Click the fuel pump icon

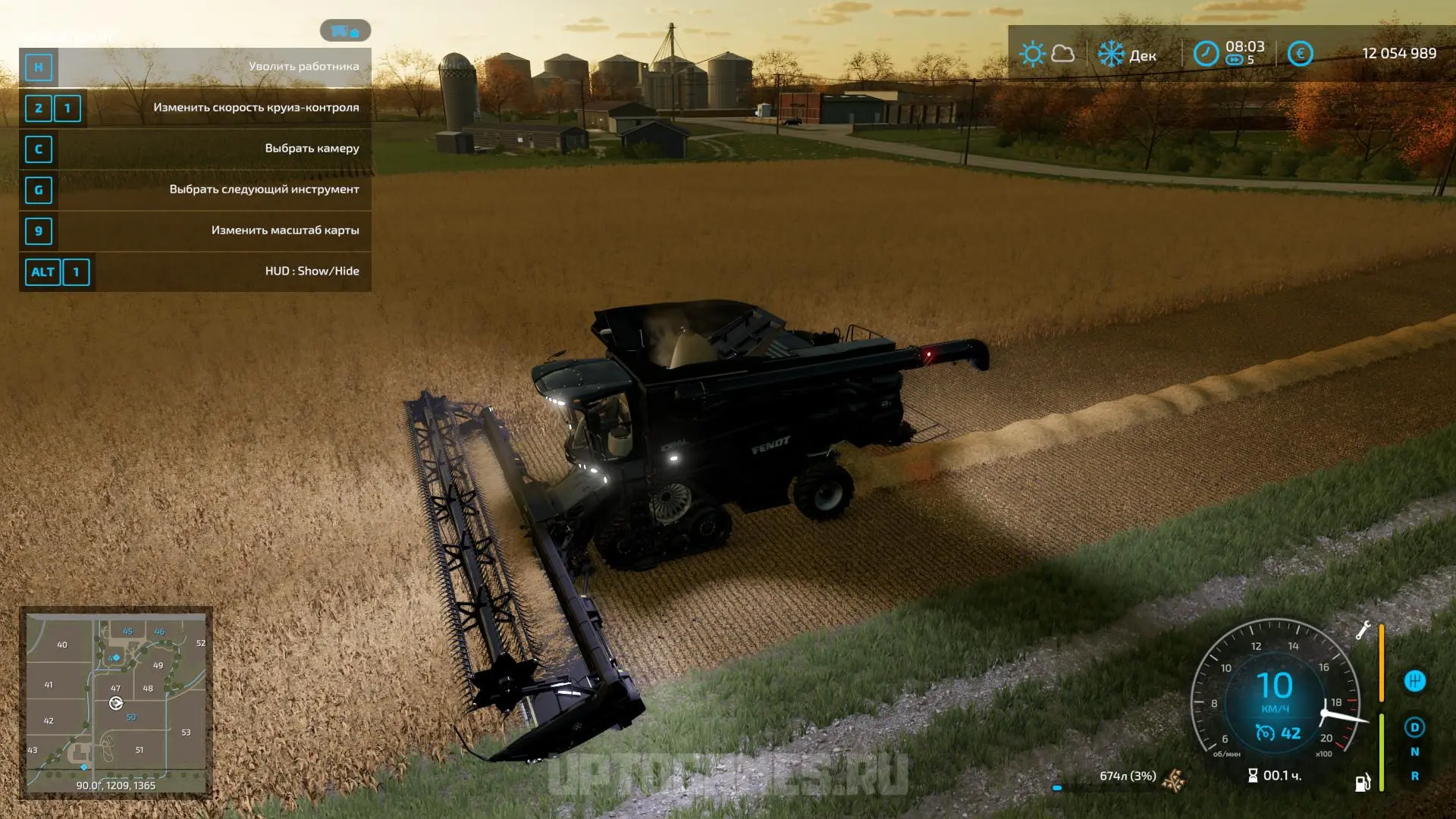coord(1363,783)
